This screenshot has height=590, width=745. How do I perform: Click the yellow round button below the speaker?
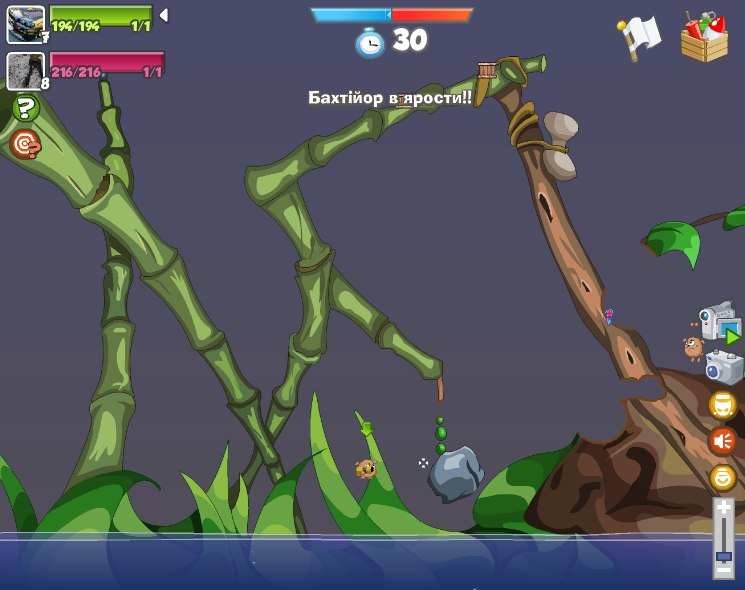[723, 477]
